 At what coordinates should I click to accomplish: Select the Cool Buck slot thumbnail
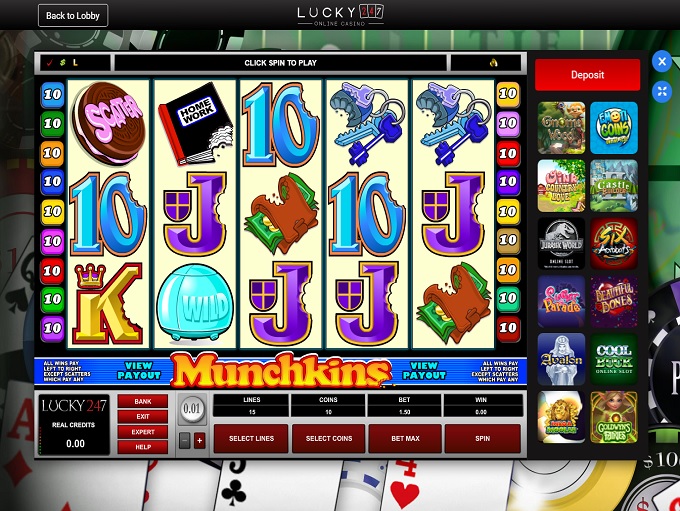pyautogui.click(x=613, y=358)
